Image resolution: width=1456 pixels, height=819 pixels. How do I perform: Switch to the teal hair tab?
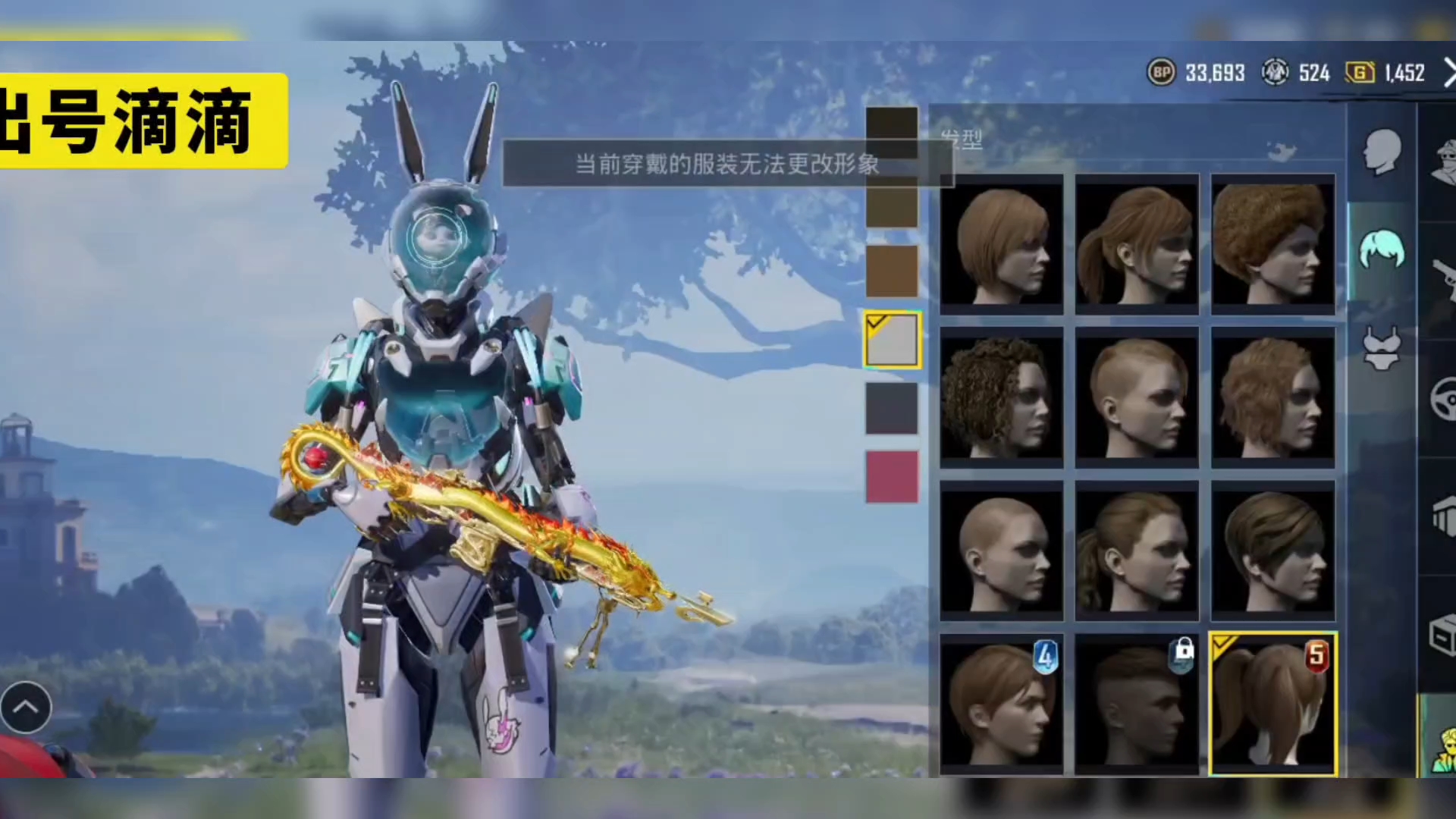(x=1382, y=250)
